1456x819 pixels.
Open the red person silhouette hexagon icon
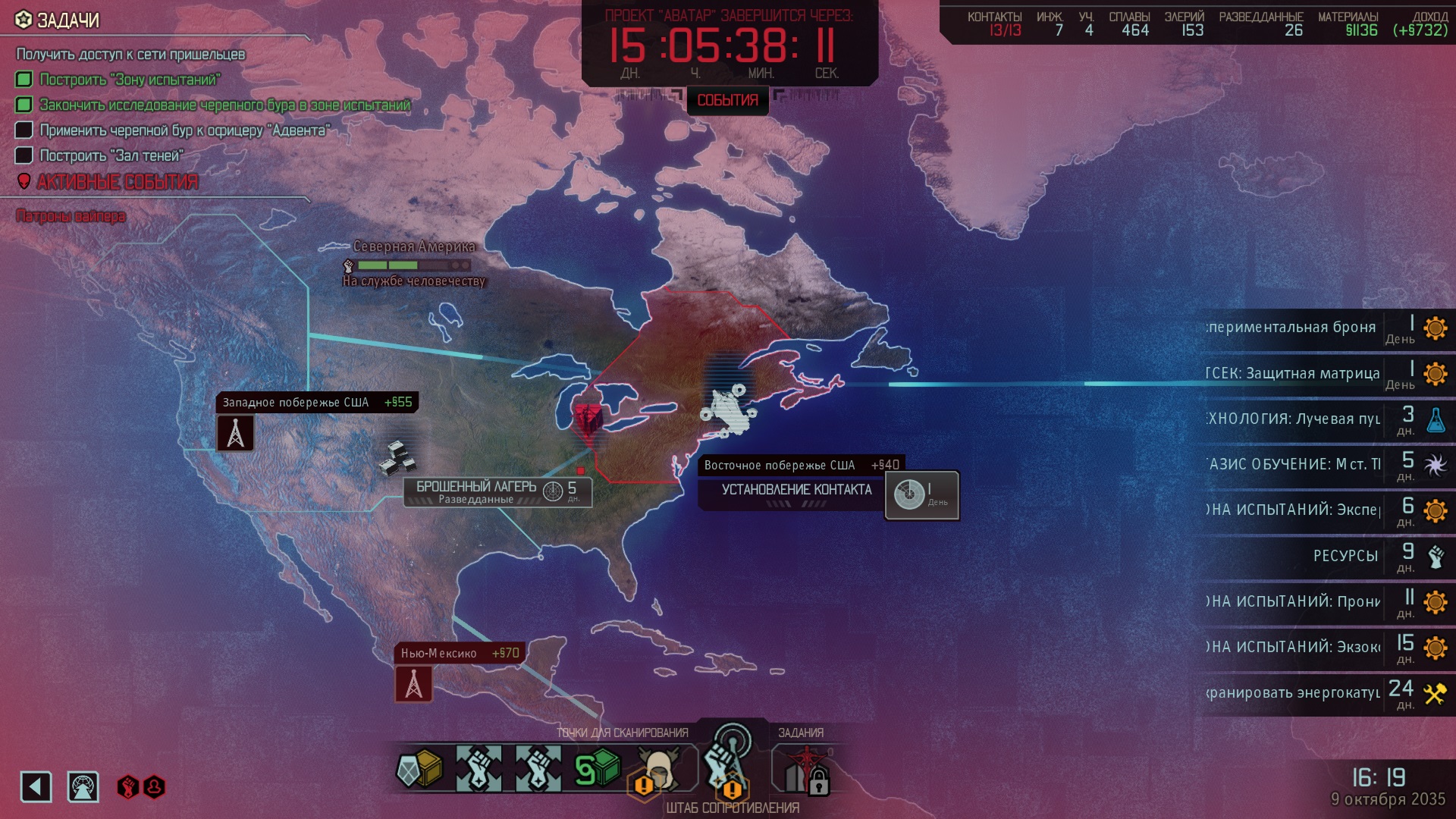click(x=154, y=787)
